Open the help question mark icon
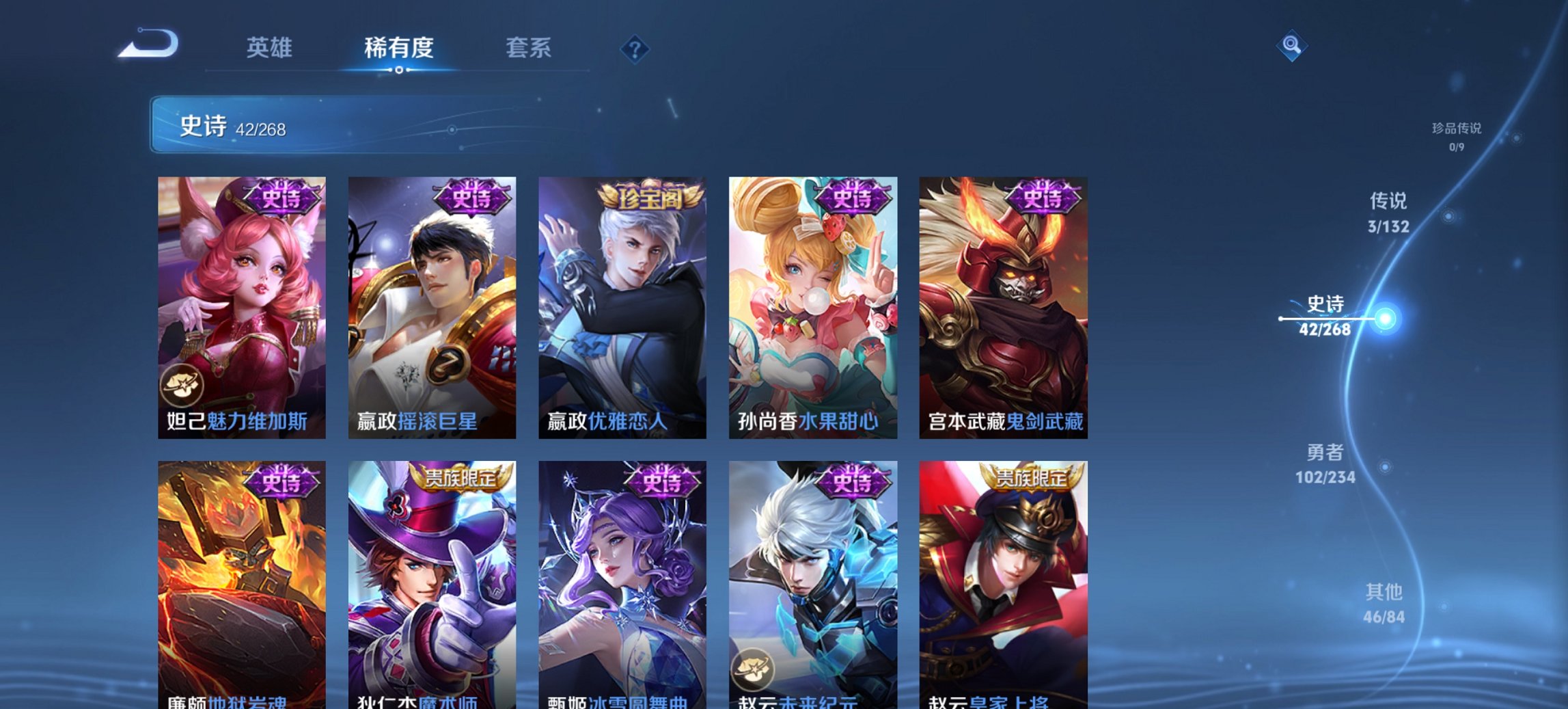The height and width of the screenshot is (709, 1568). pos(634,49)
